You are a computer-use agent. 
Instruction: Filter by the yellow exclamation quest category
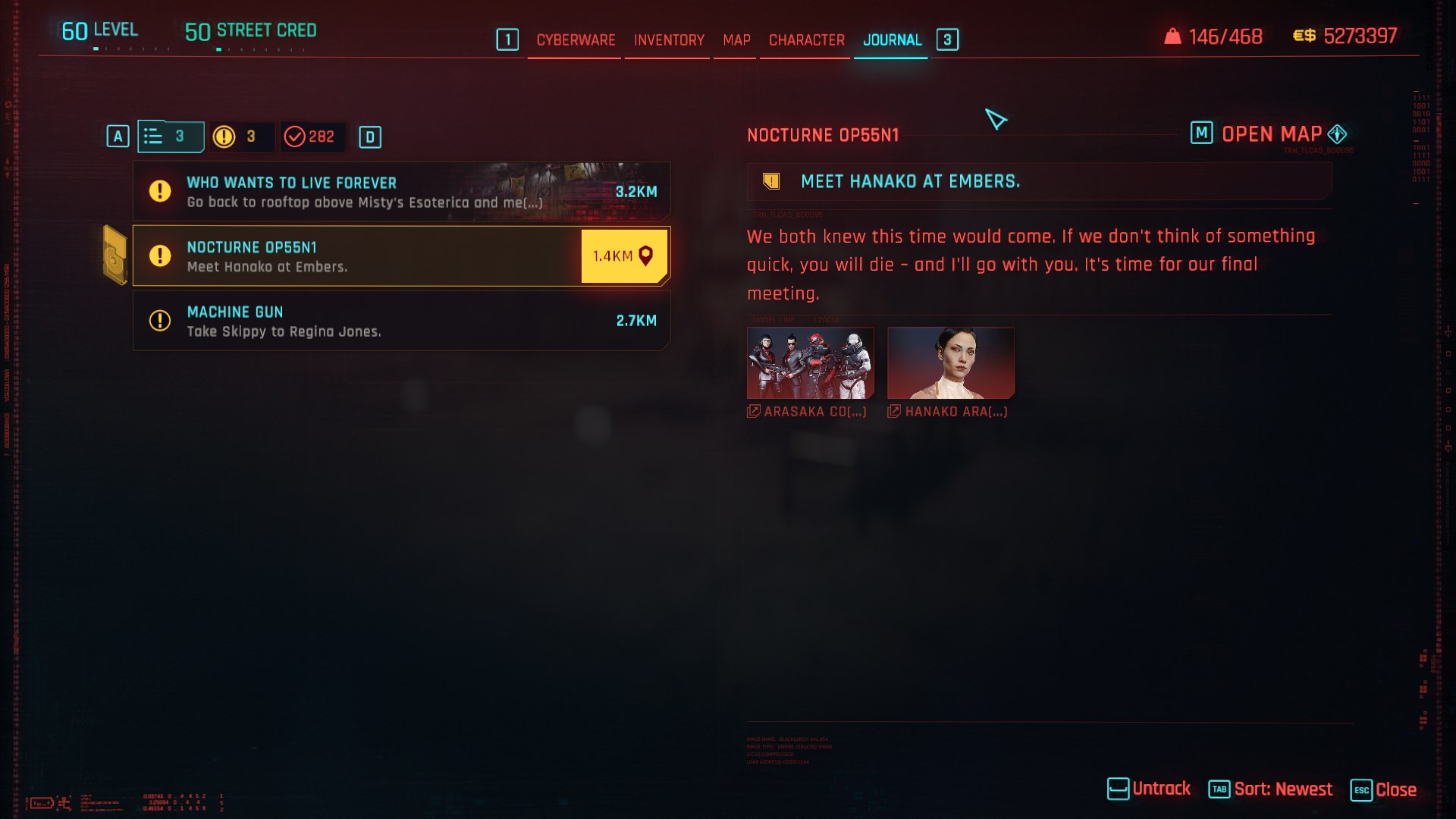(237, 136)
